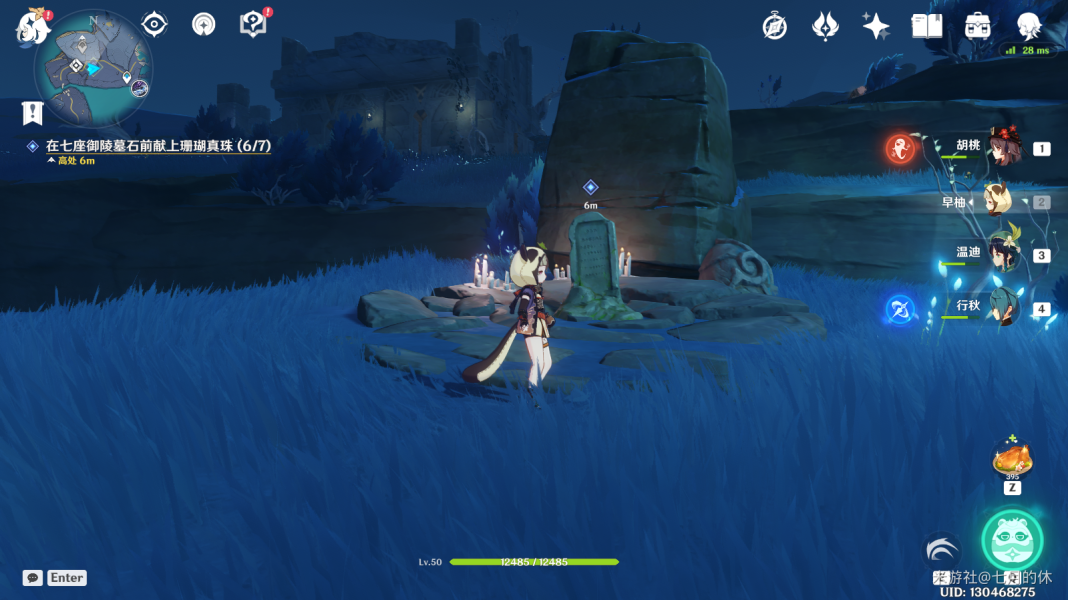Open the tutorial book with question mark
The height and width of the screenshot is (600, 1068).
[x=254, y=24]
